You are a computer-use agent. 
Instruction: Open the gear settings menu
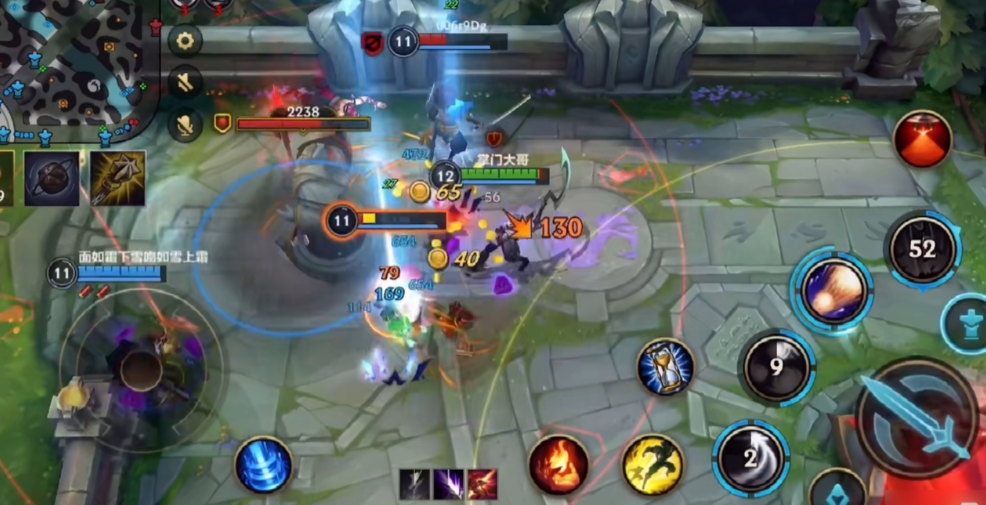pyautogui.click(x=185, y=40)
